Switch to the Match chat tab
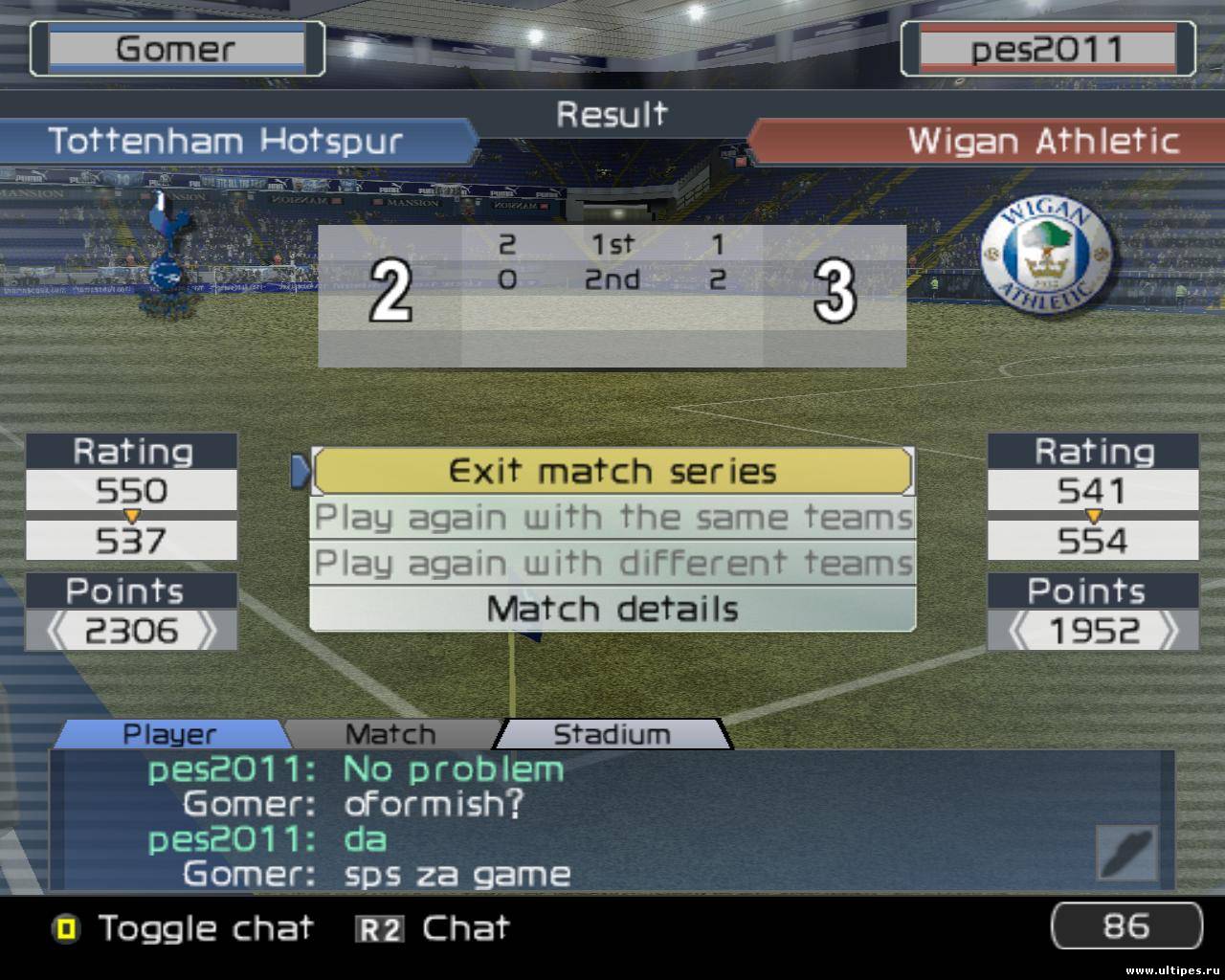1225x980 pixels. click(x=390, y=734)
